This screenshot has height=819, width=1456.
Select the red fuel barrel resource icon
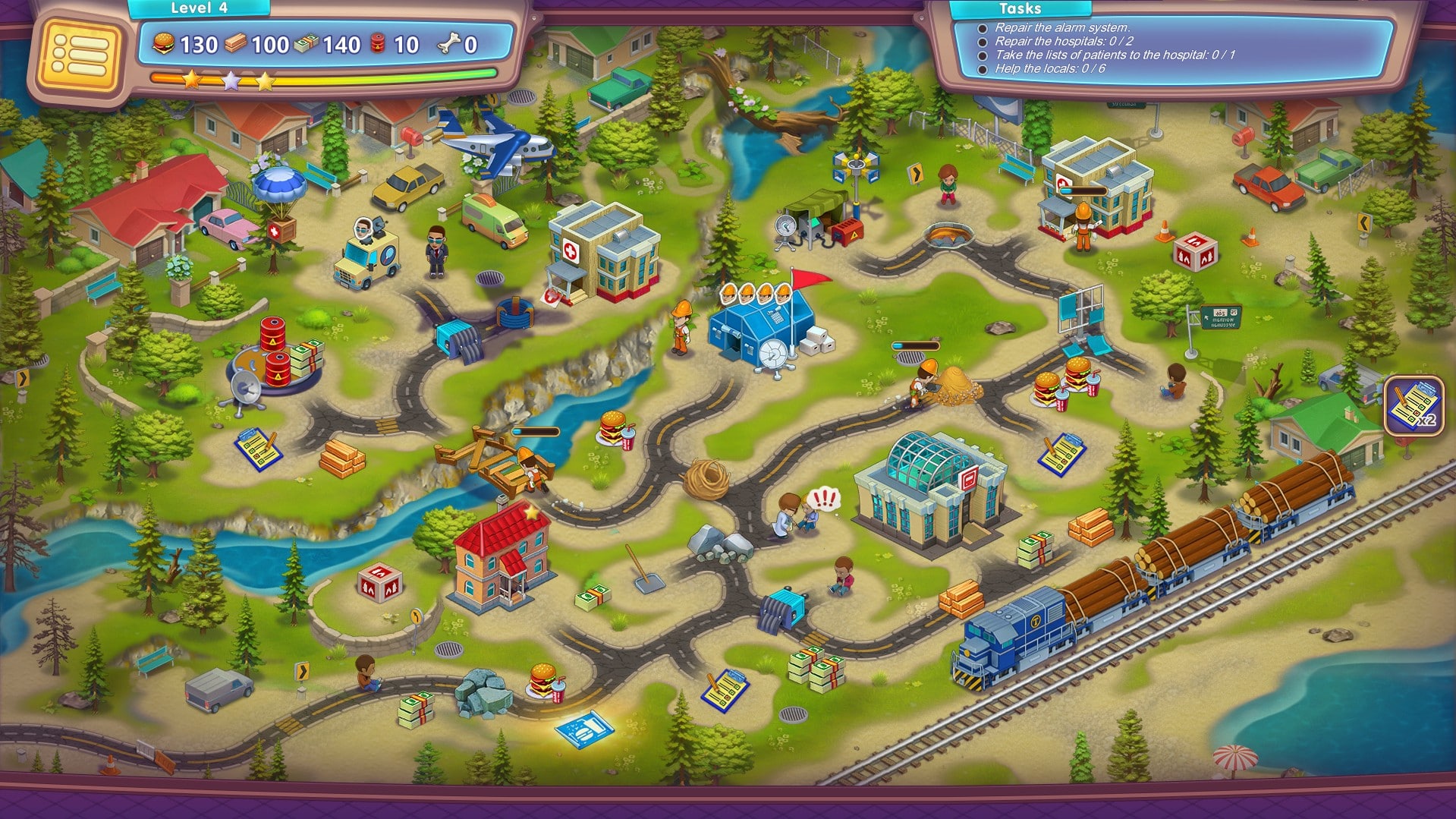point(379,44)
